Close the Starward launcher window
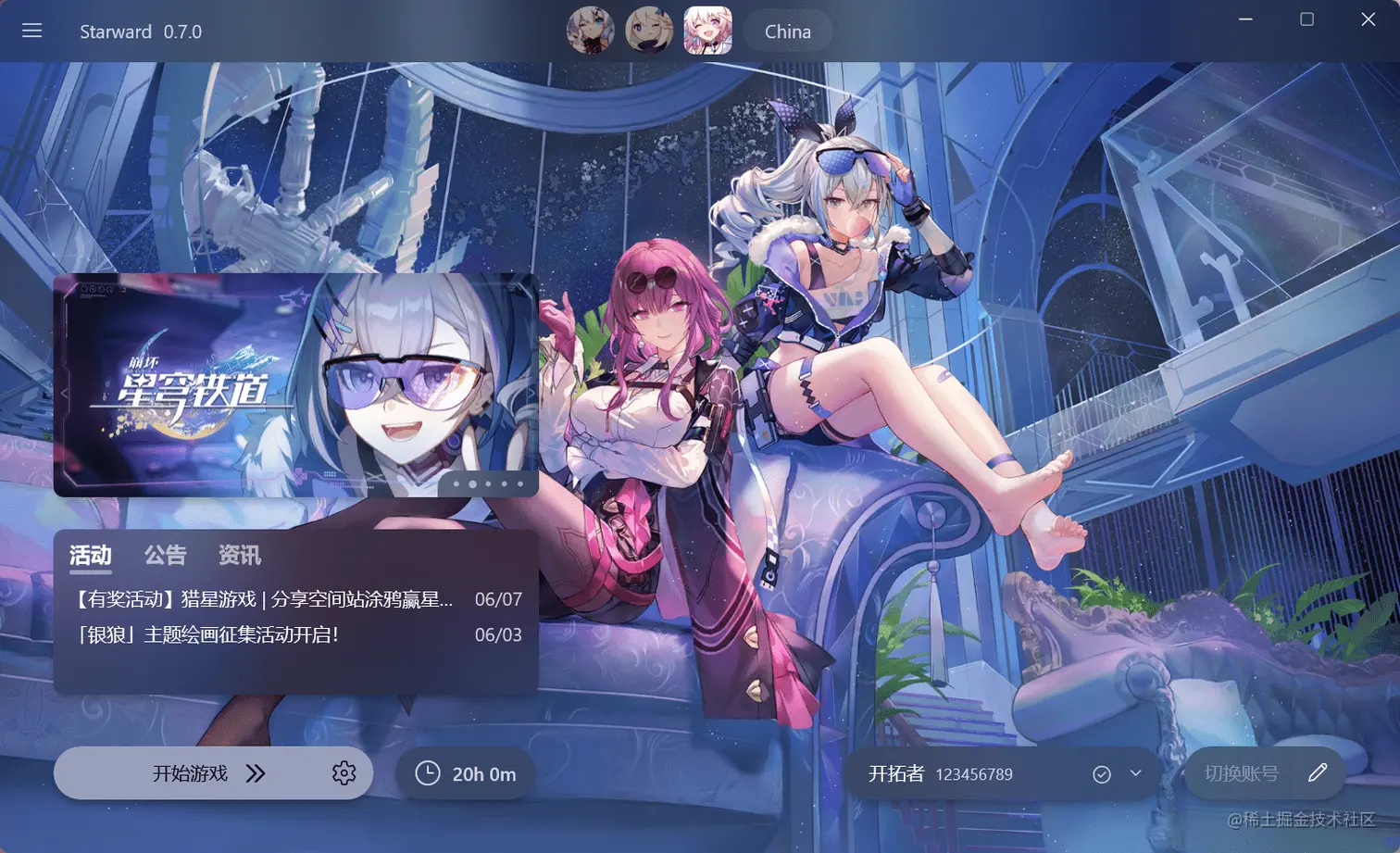 [1368, 19]
